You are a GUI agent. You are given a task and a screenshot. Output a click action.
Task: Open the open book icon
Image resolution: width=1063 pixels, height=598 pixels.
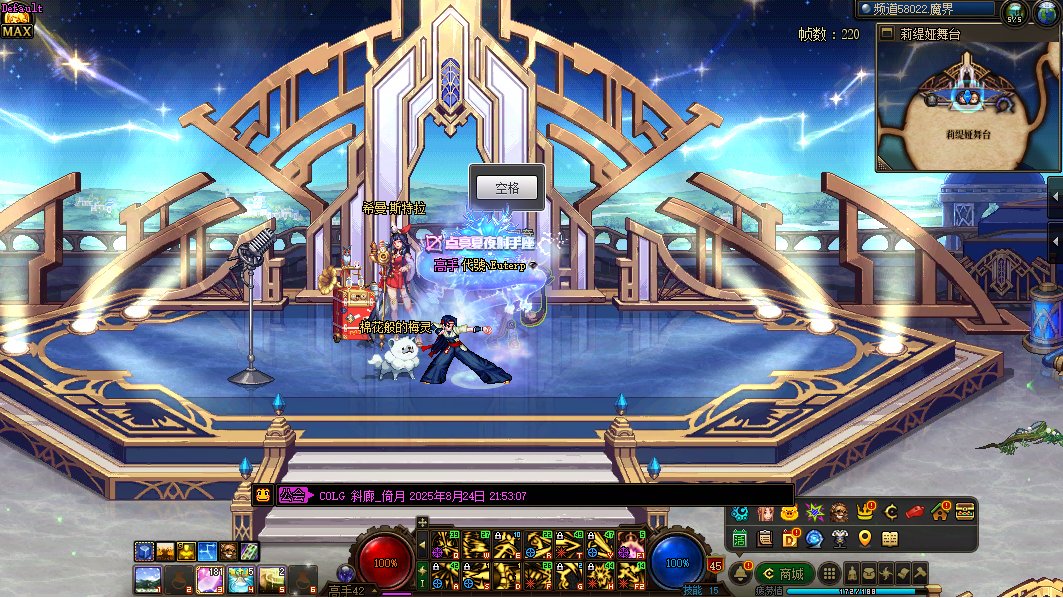890,539
